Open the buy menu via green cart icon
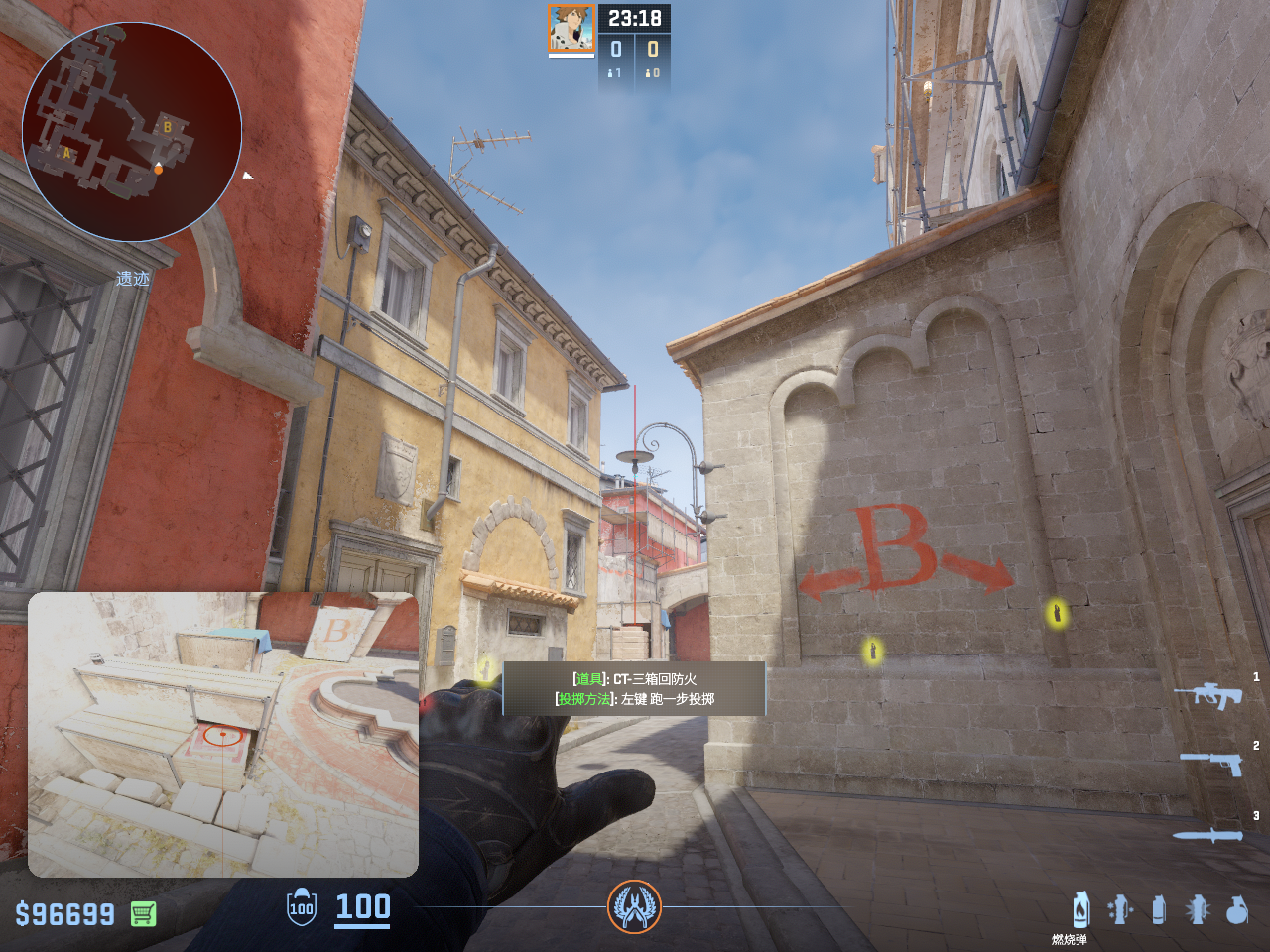The image size is (1270, 952). click(x=143, y=913)
